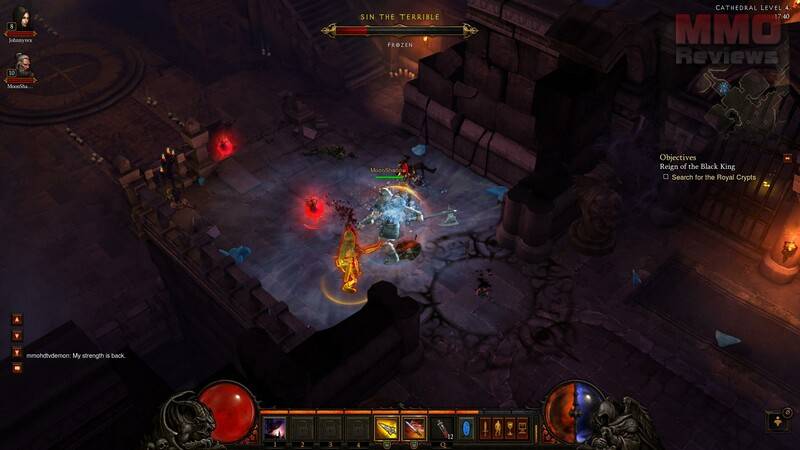Use the golden left-mouse attack skill

click(x=386, y=427)
